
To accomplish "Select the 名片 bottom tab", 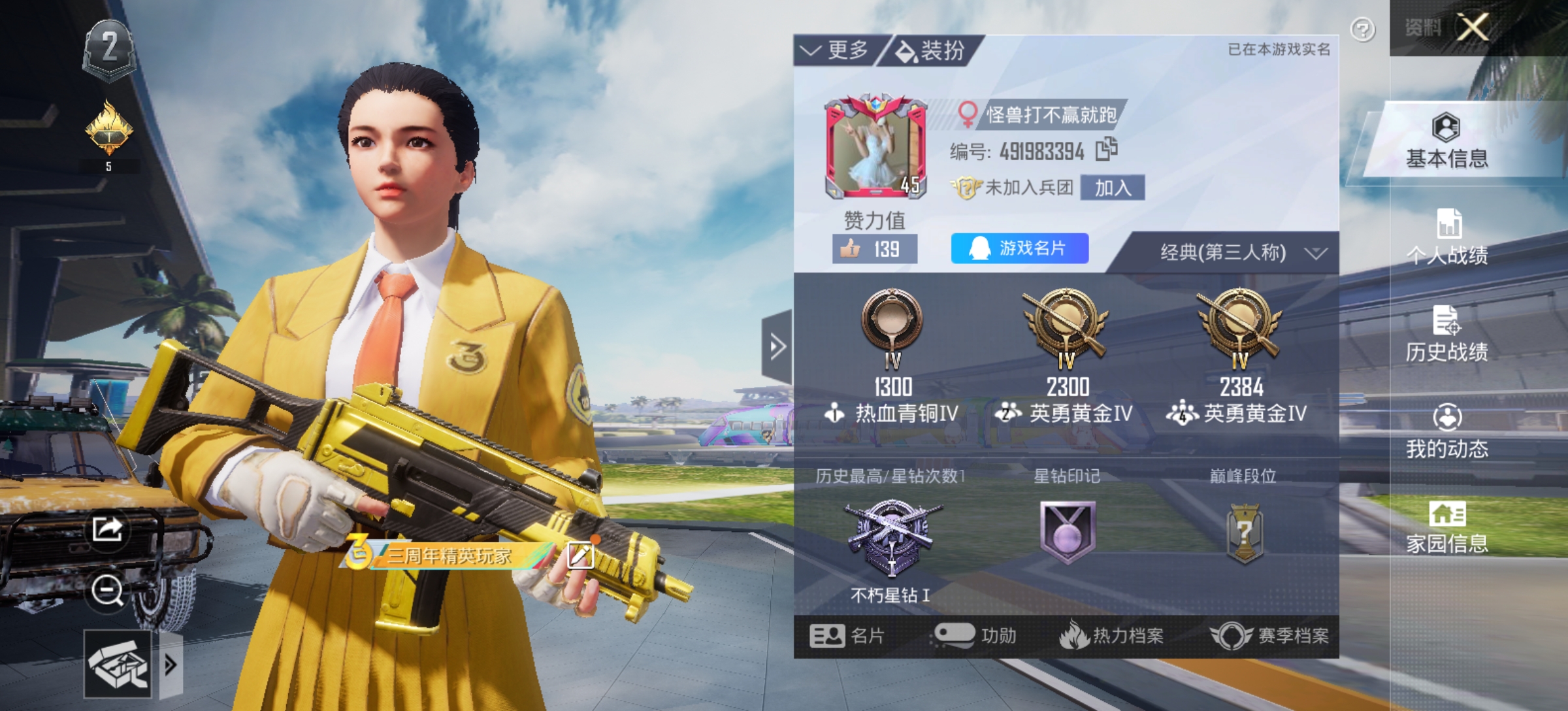I will (x=847, y=636).
